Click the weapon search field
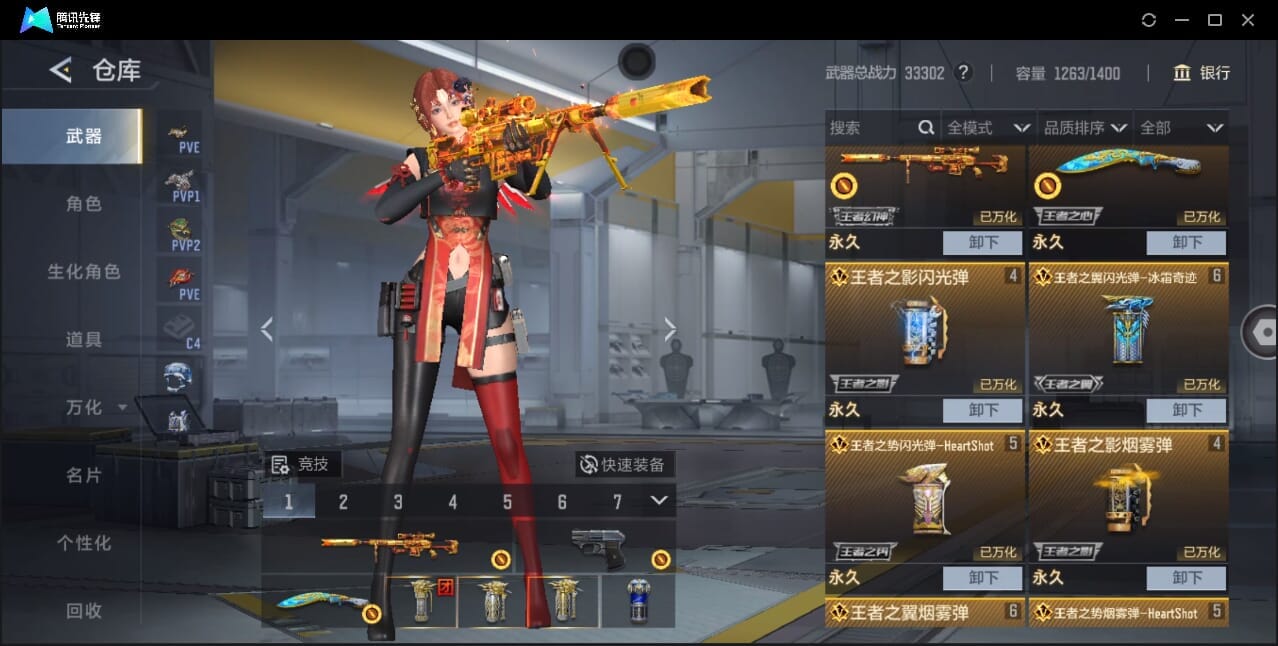Screen dimensions: 1278x646 point(872,128)
